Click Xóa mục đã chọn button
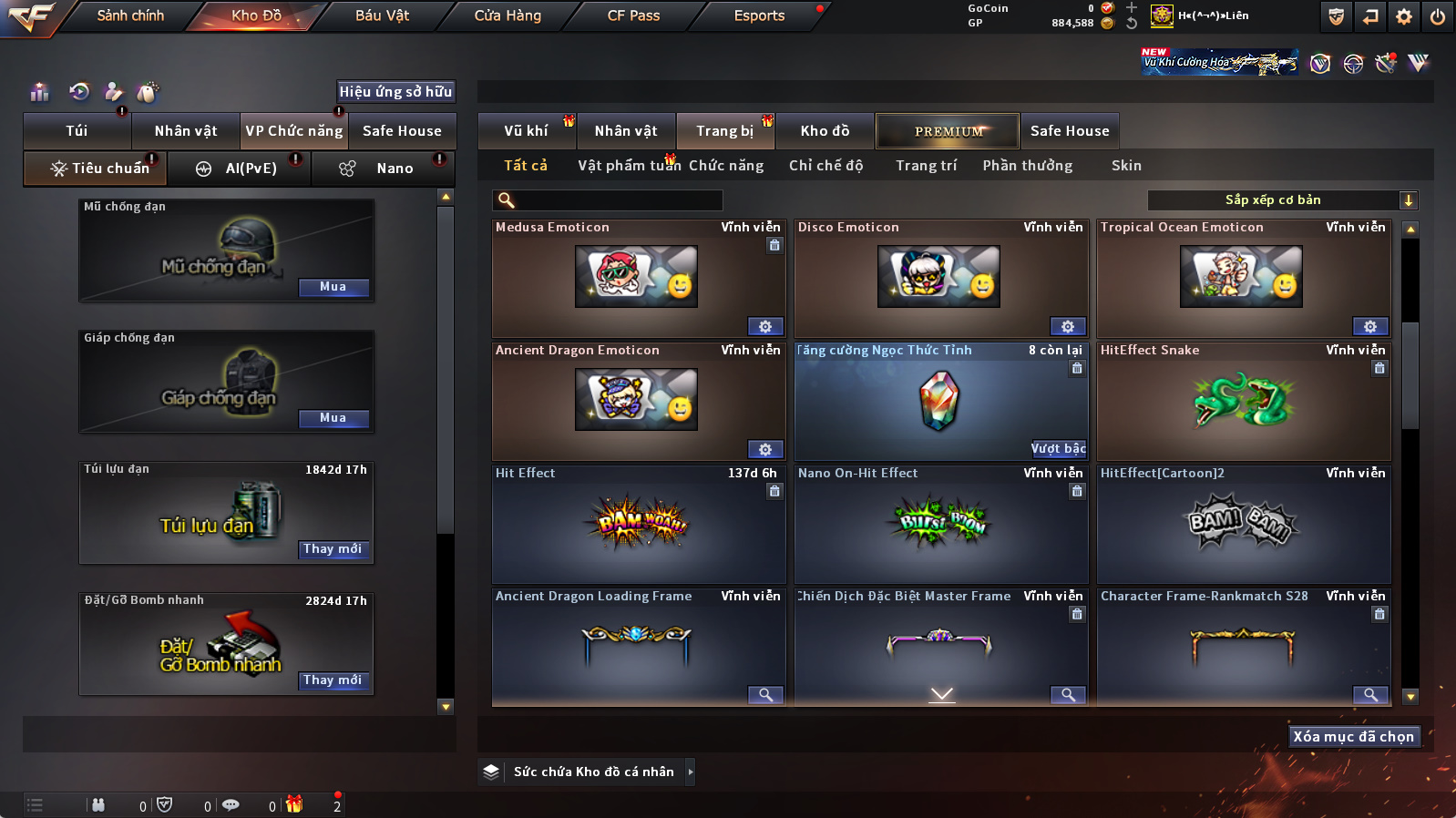Screen dimensions: 1456x818 1353,736
